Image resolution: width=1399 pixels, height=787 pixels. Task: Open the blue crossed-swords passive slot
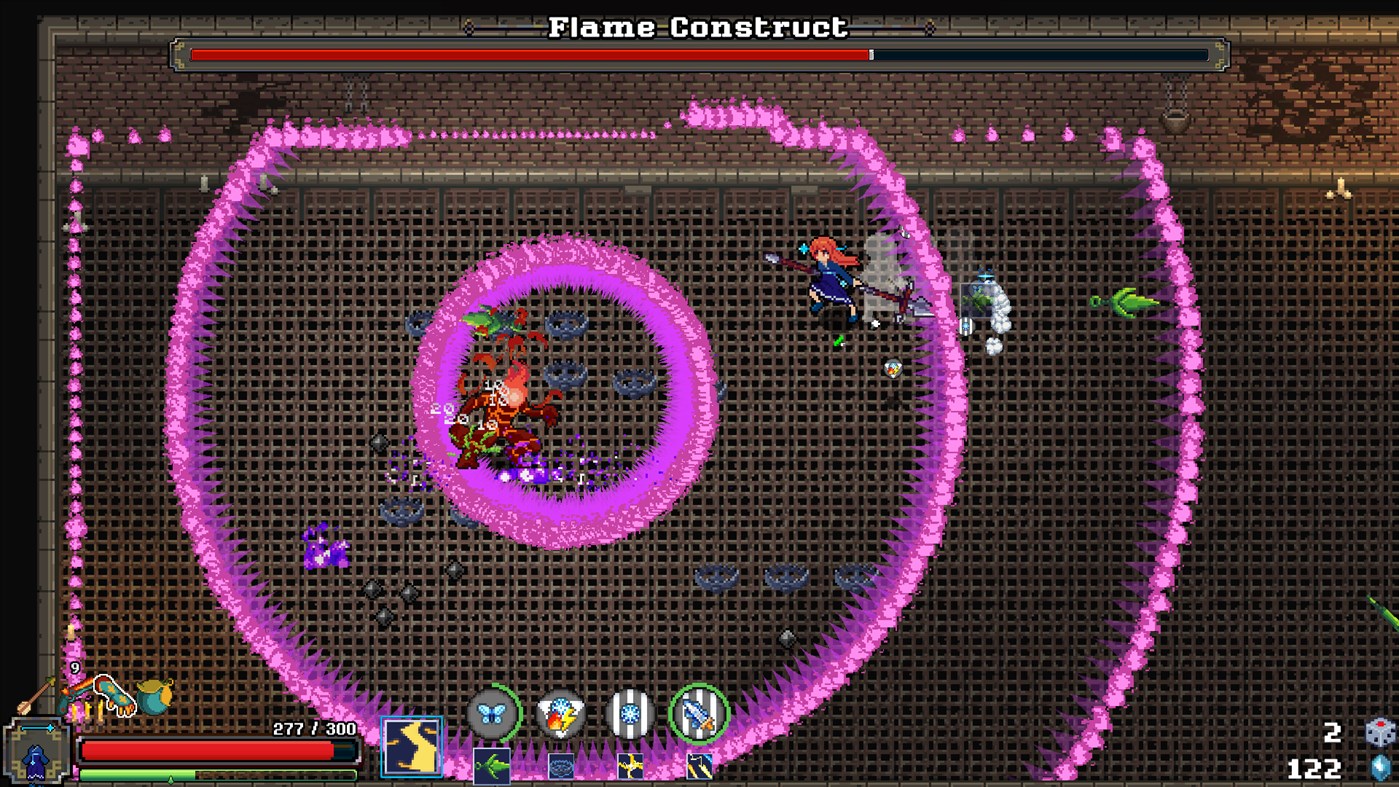697,765
